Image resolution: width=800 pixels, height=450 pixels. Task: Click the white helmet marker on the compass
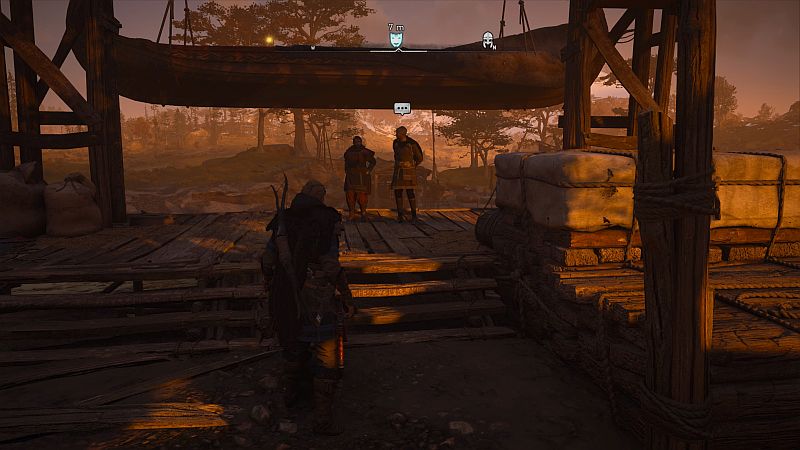(x=488, y=40)
